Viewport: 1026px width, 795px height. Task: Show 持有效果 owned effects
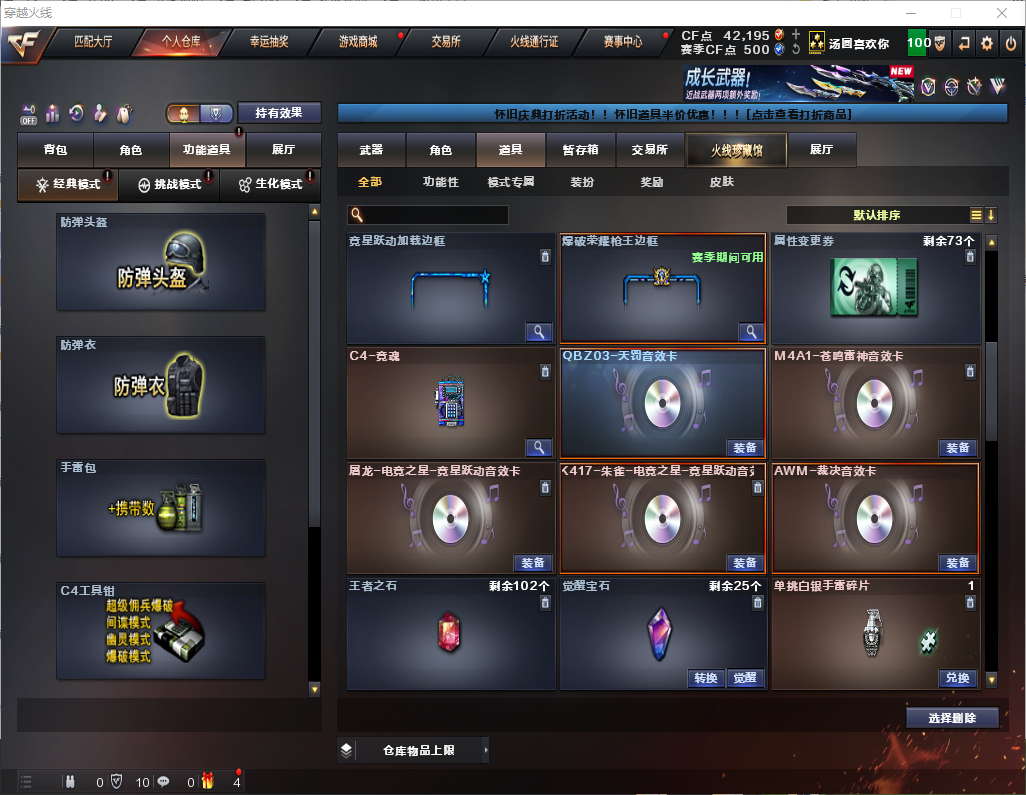tap(278, 113)
